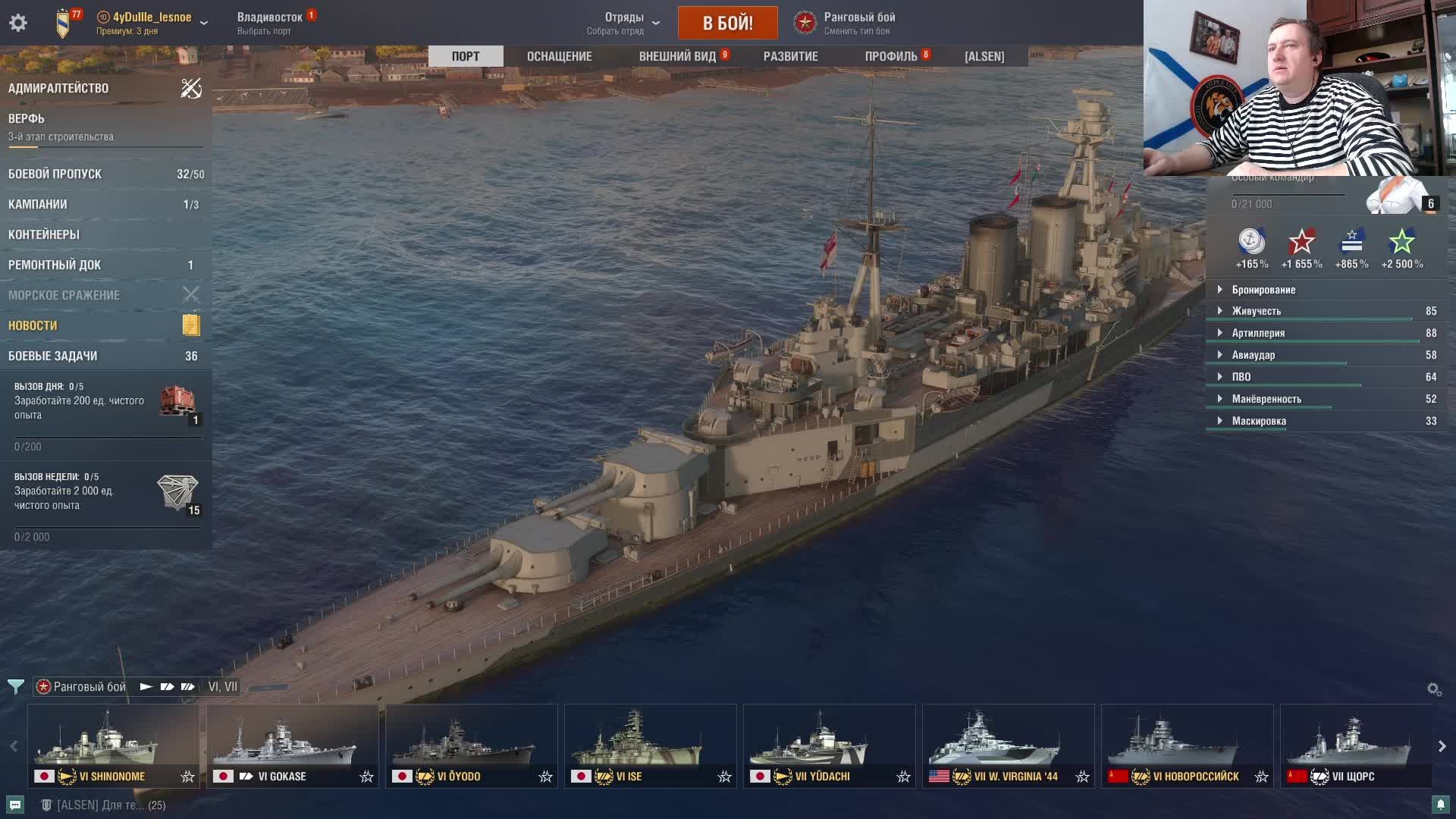1456x819 pixels.
Task: Go to the РАЗВИТИЕ tab
Action: 790,56
